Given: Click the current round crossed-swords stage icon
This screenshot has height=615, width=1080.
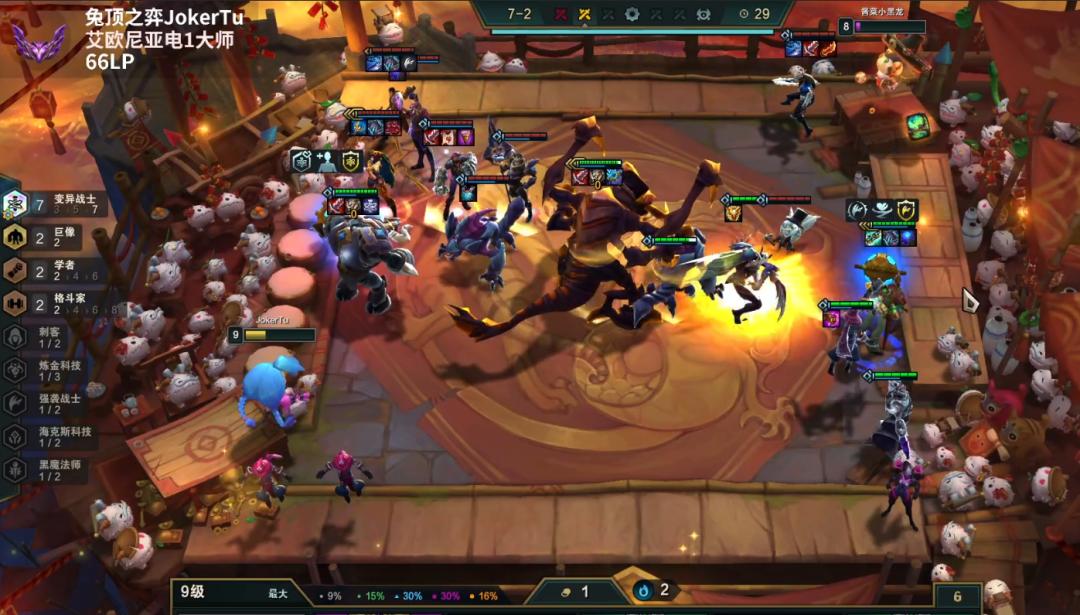Looking at the screenshot, I should (584, 14).
